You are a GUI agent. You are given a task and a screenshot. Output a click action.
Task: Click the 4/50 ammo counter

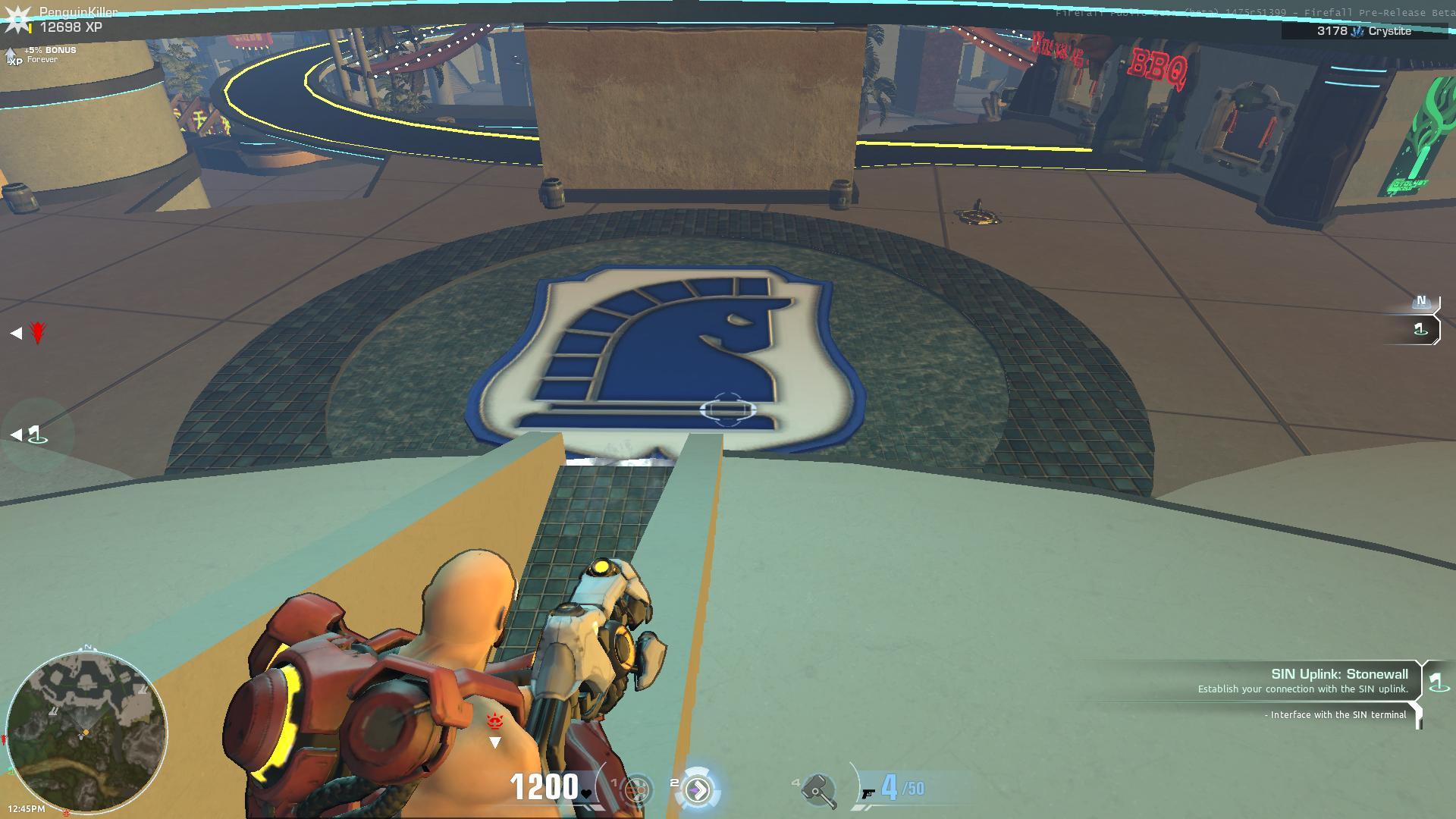[900, 787]
